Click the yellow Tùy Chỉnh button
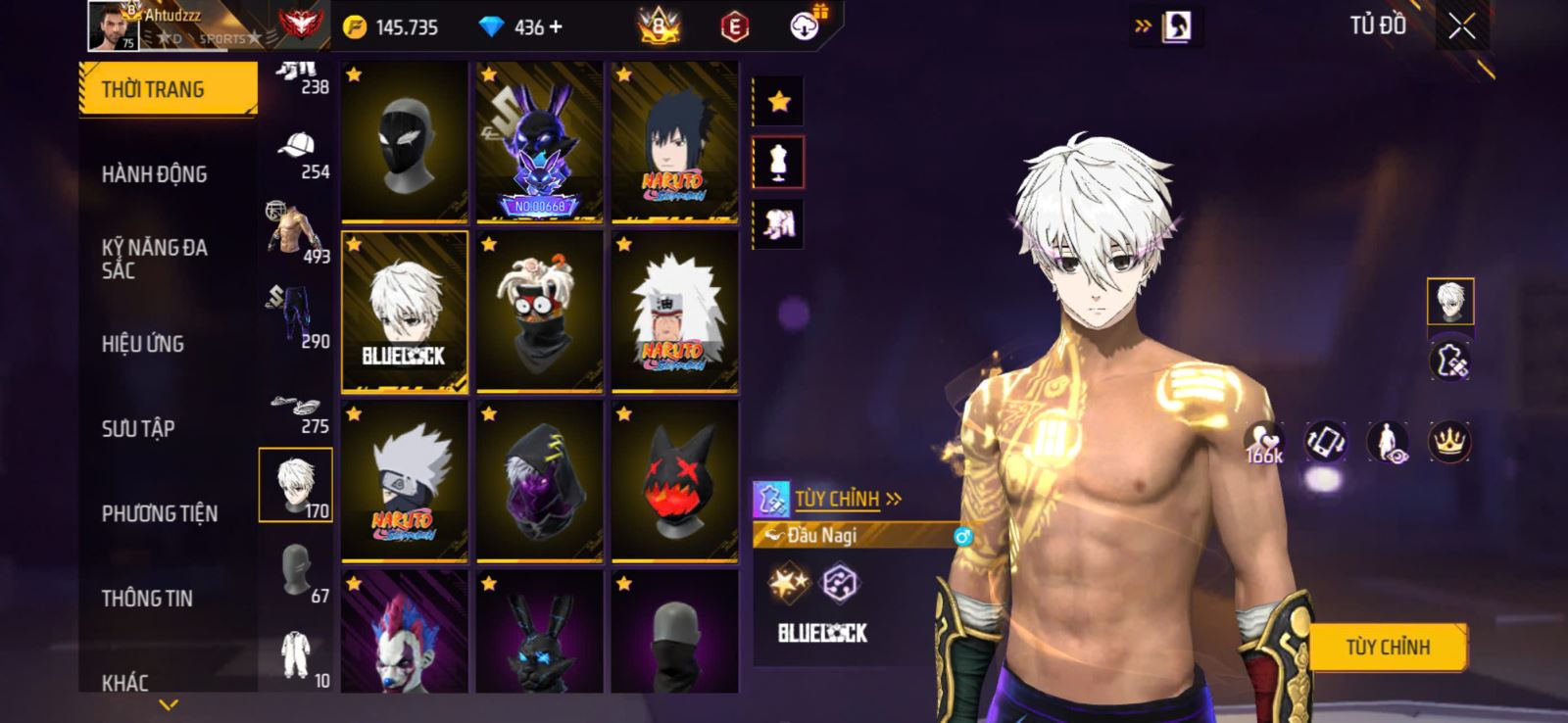 1387,648
